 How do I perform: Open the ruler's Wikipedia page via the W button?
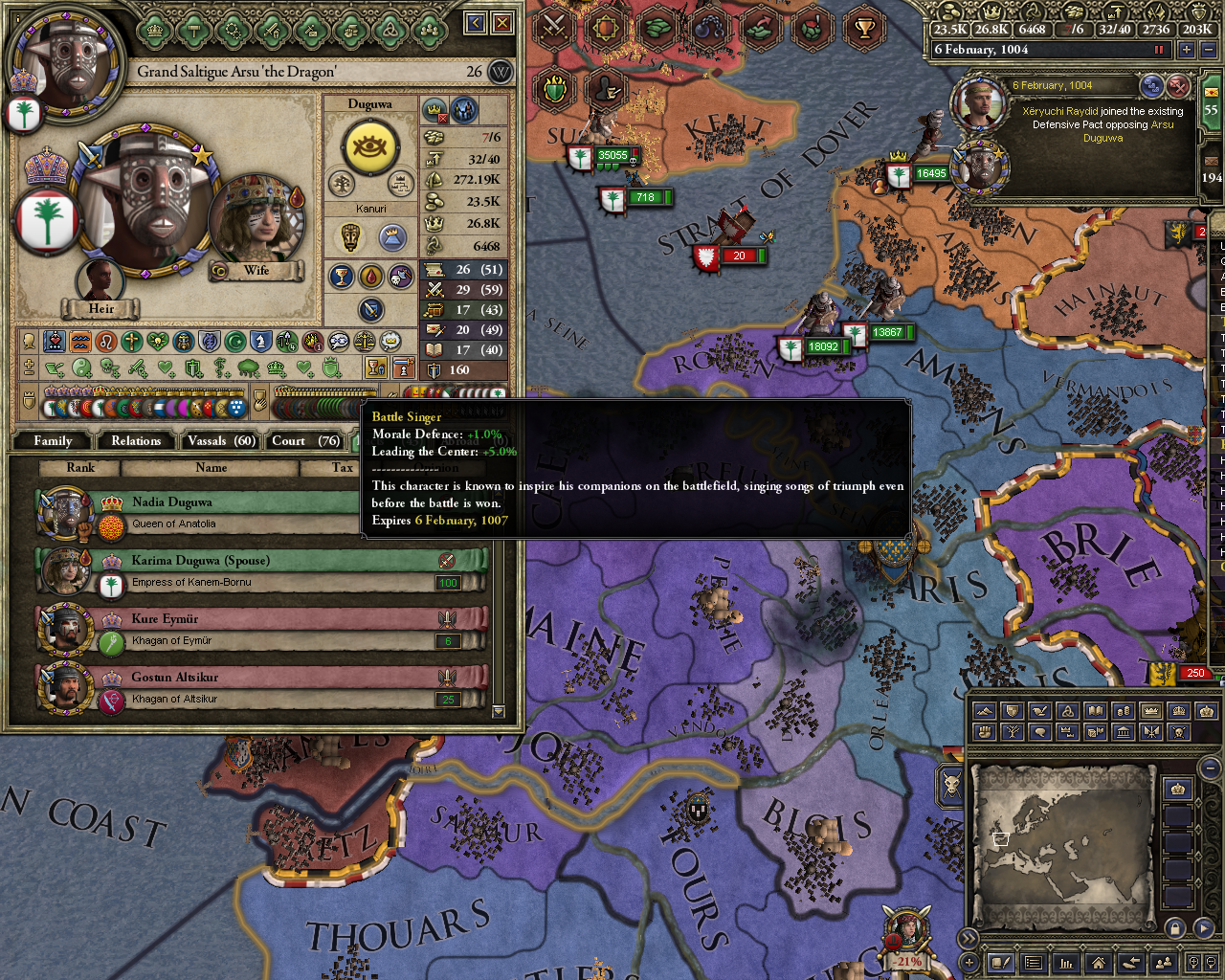click(499, 72)
